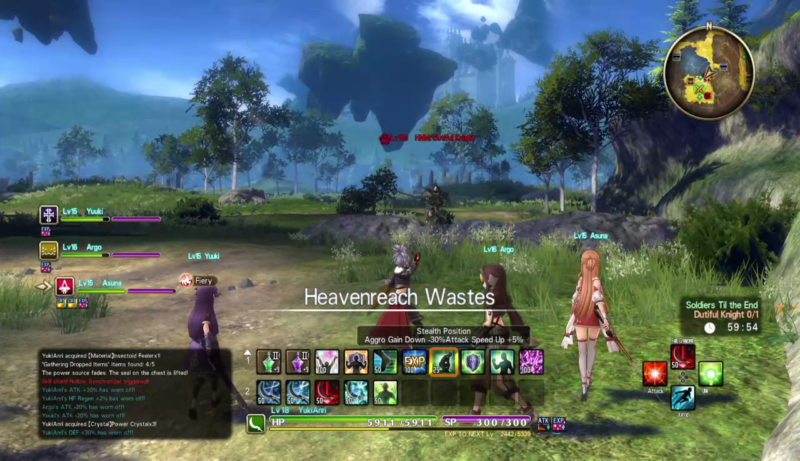The height and width of the screenshot is (461, 800).
Task: Select Asuna's party member icon
Action: pos(64,287)
